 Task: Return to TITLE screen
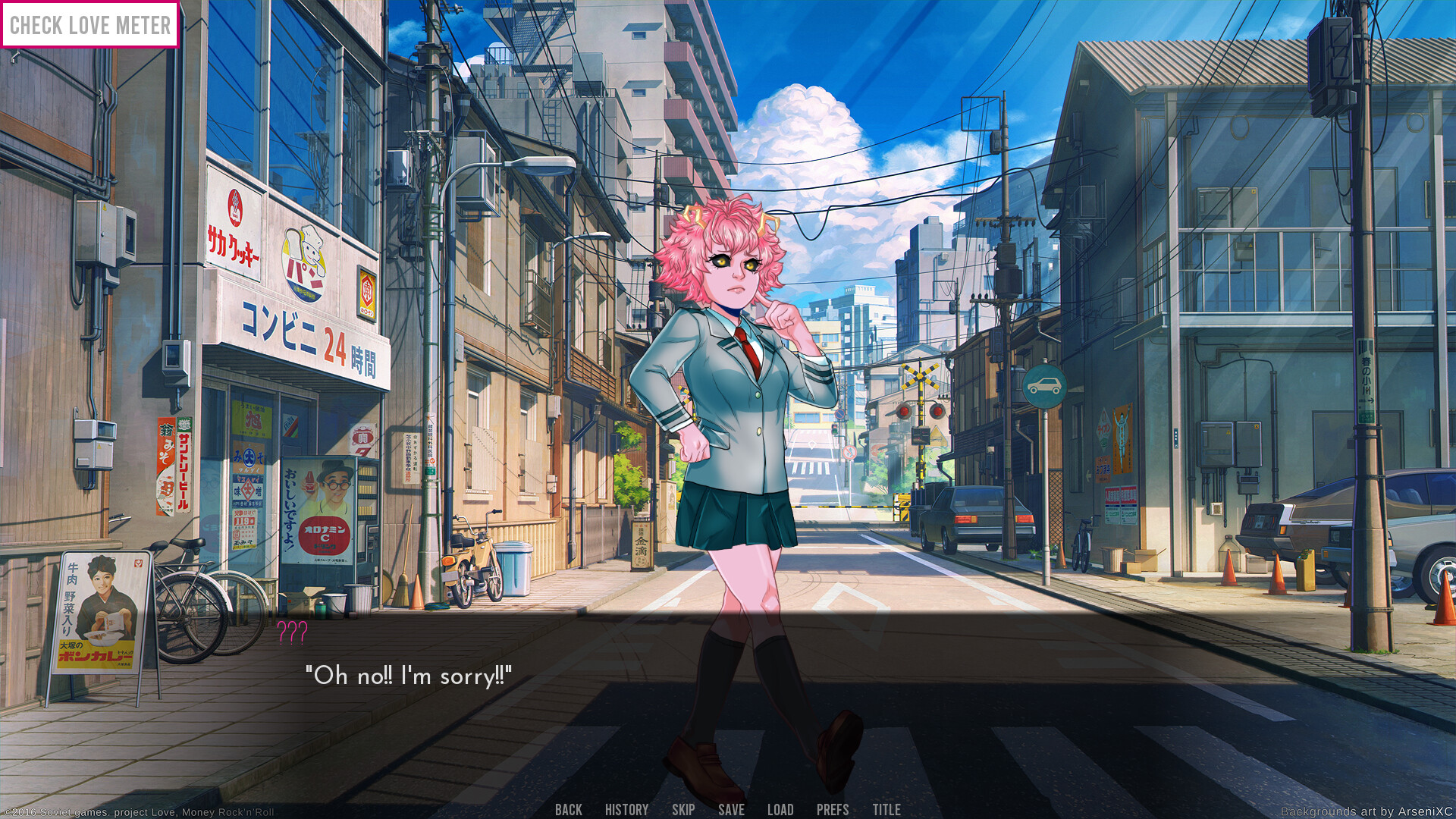tap(886, 809)
